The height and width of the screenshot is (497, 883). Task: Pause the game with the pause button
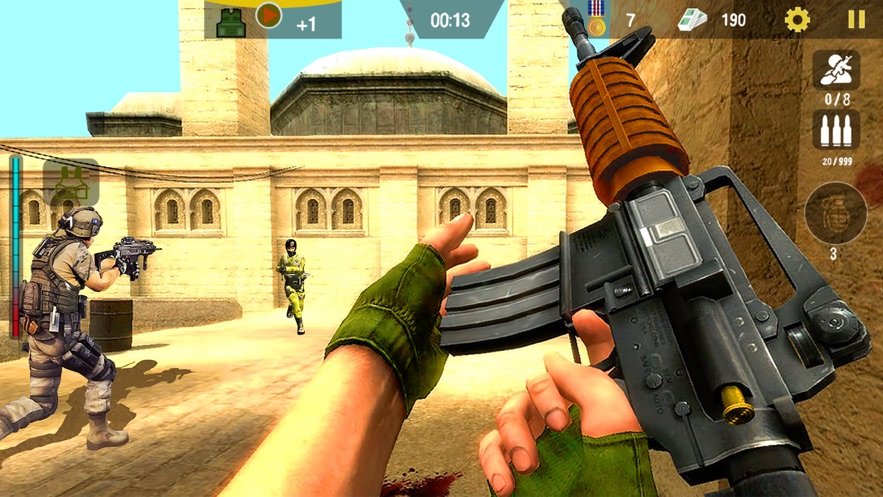coord(856,19)
